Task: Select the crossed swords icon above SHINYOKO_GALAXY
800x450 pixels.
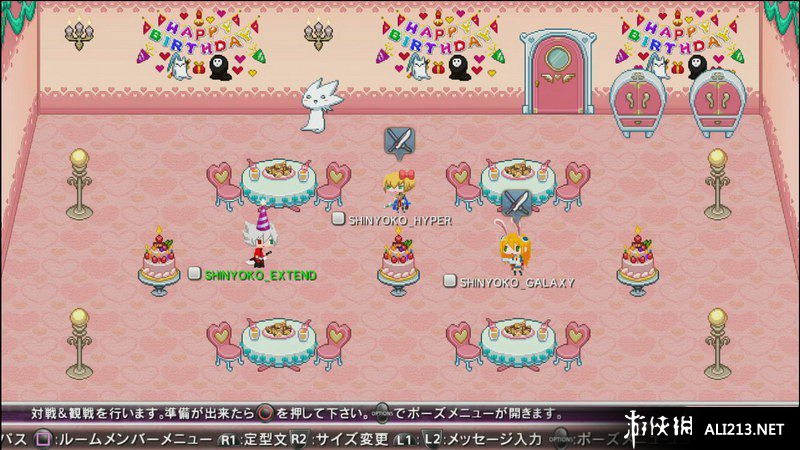Action: click(x=516, y=204)
